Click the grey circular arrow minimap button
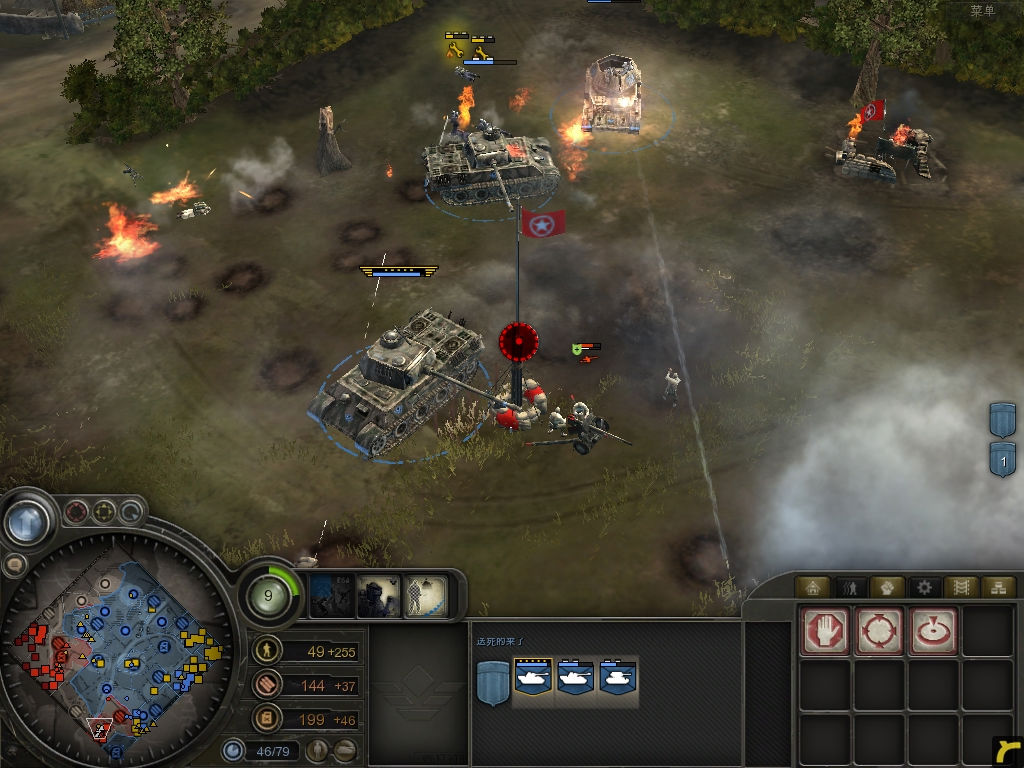1024x768 pixels. pyautogui.click(x=131, y=513)
